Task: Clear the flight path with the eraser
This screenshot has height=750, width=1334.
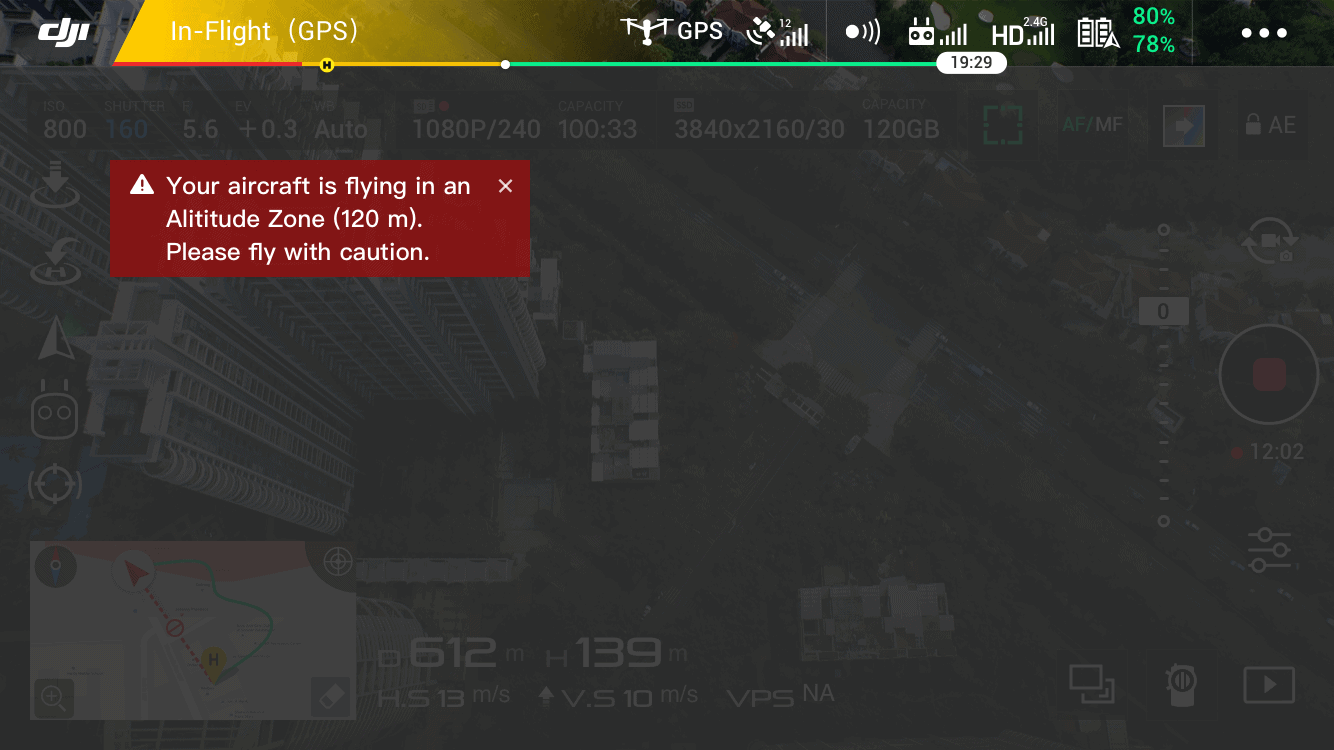Action: click(x=332, y=696)
